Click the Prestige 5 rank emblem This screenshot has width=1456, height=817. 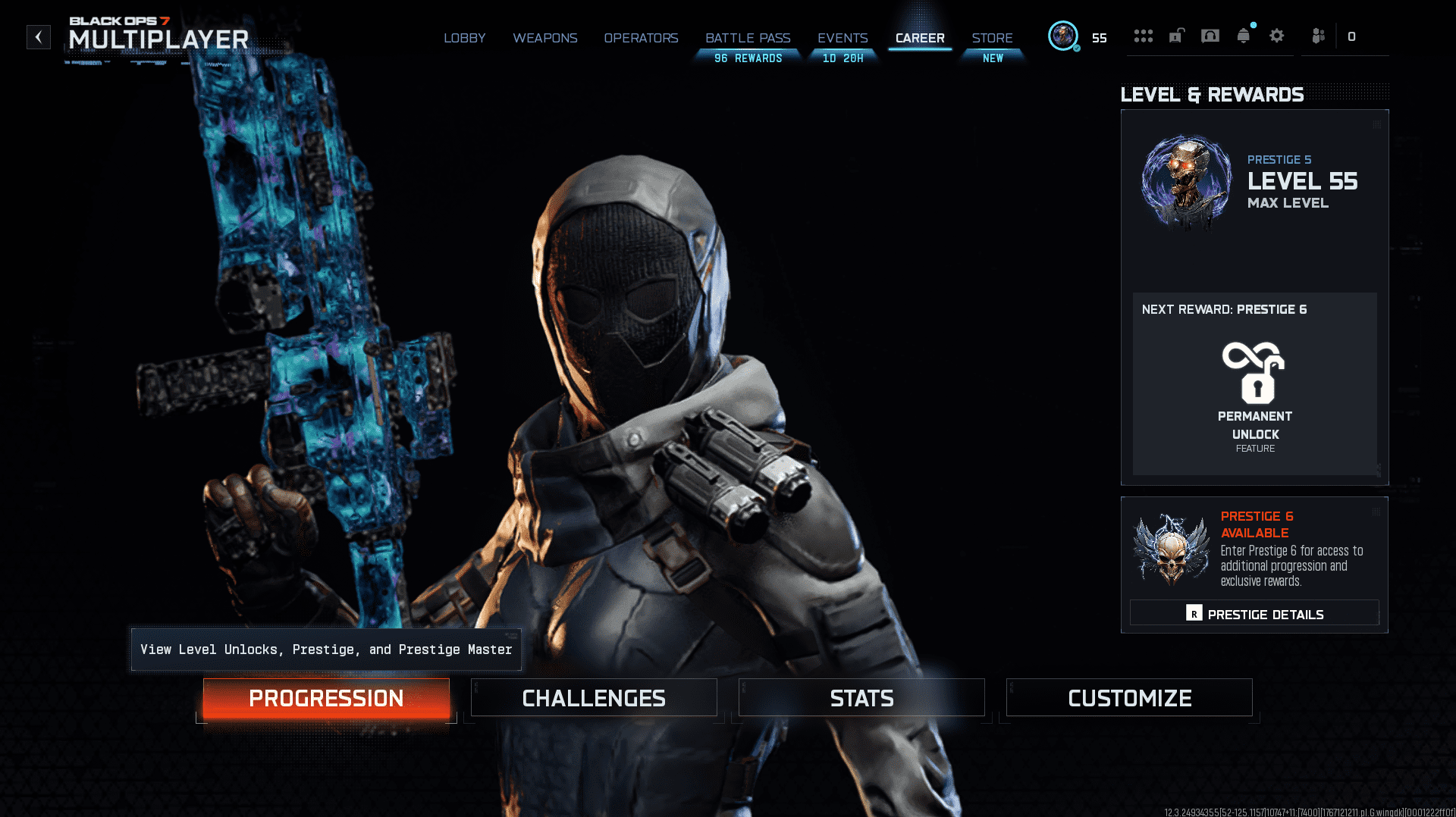click(1185, 182)
